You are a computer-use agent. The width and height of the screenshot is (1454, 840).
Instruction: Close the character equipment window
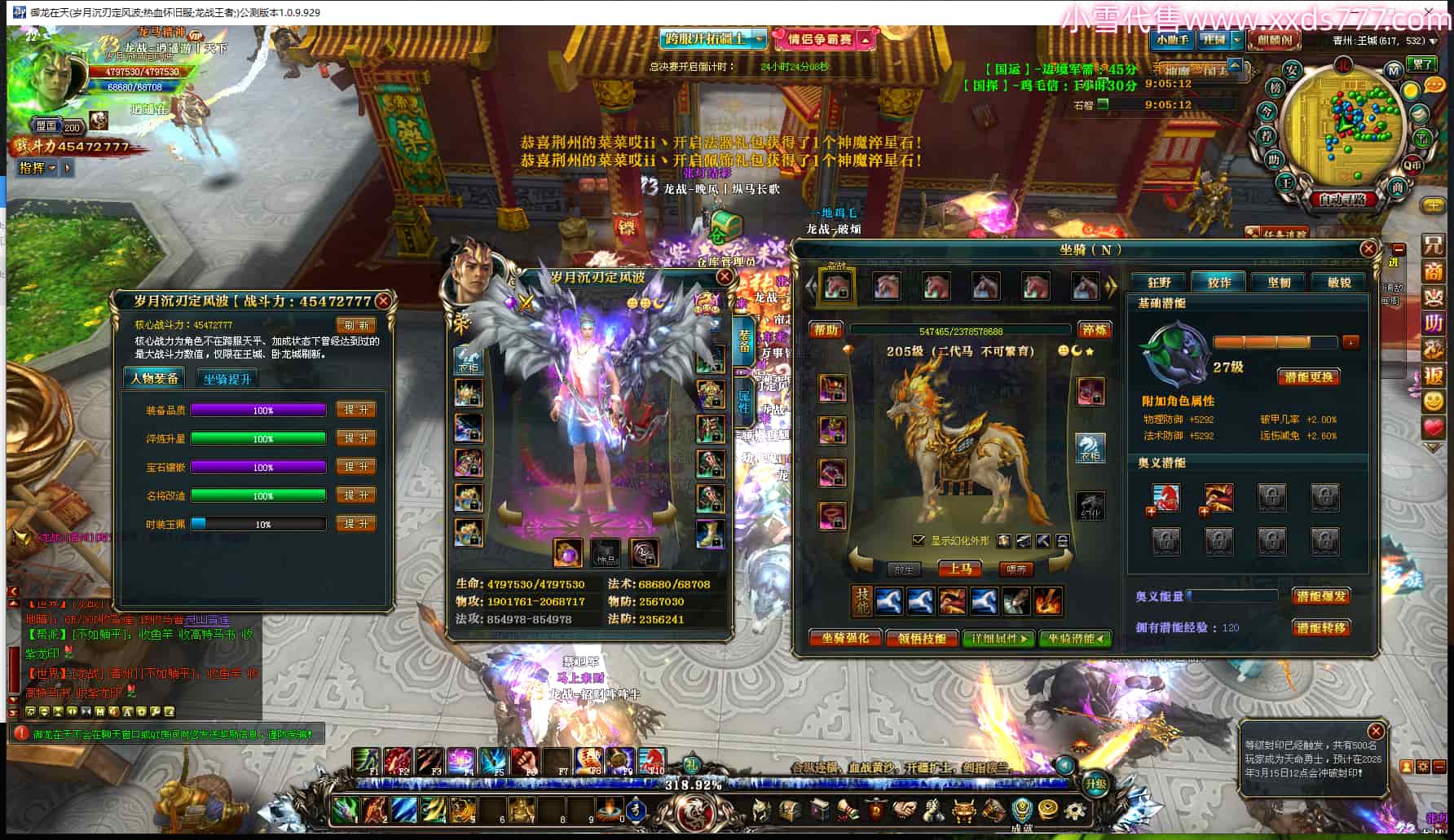(724, 277)
